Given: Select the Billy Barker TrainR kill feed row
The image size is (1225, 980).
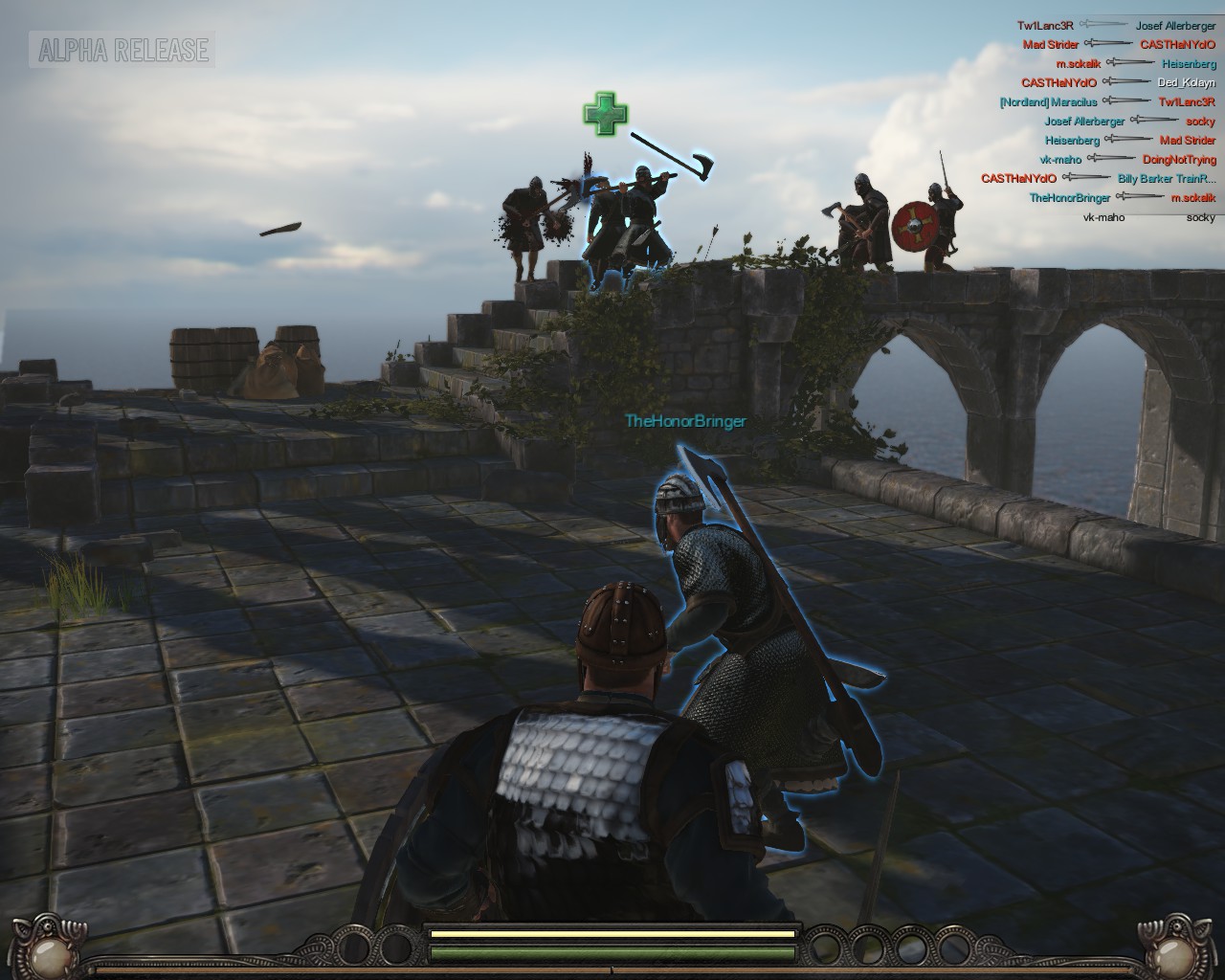Looking at the screenshot, I should (1166, 179).
